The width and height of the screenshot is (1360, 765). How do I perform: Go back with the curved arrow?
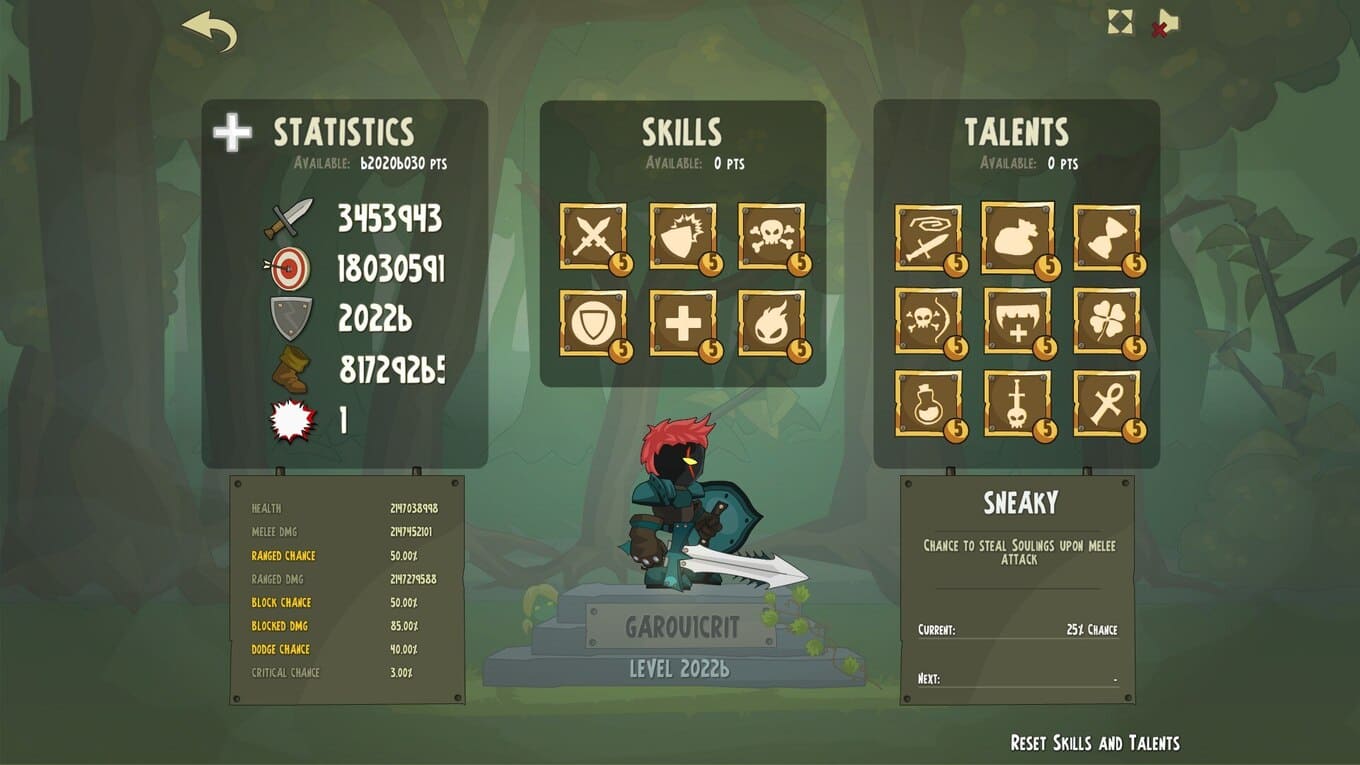coord(210,31)
